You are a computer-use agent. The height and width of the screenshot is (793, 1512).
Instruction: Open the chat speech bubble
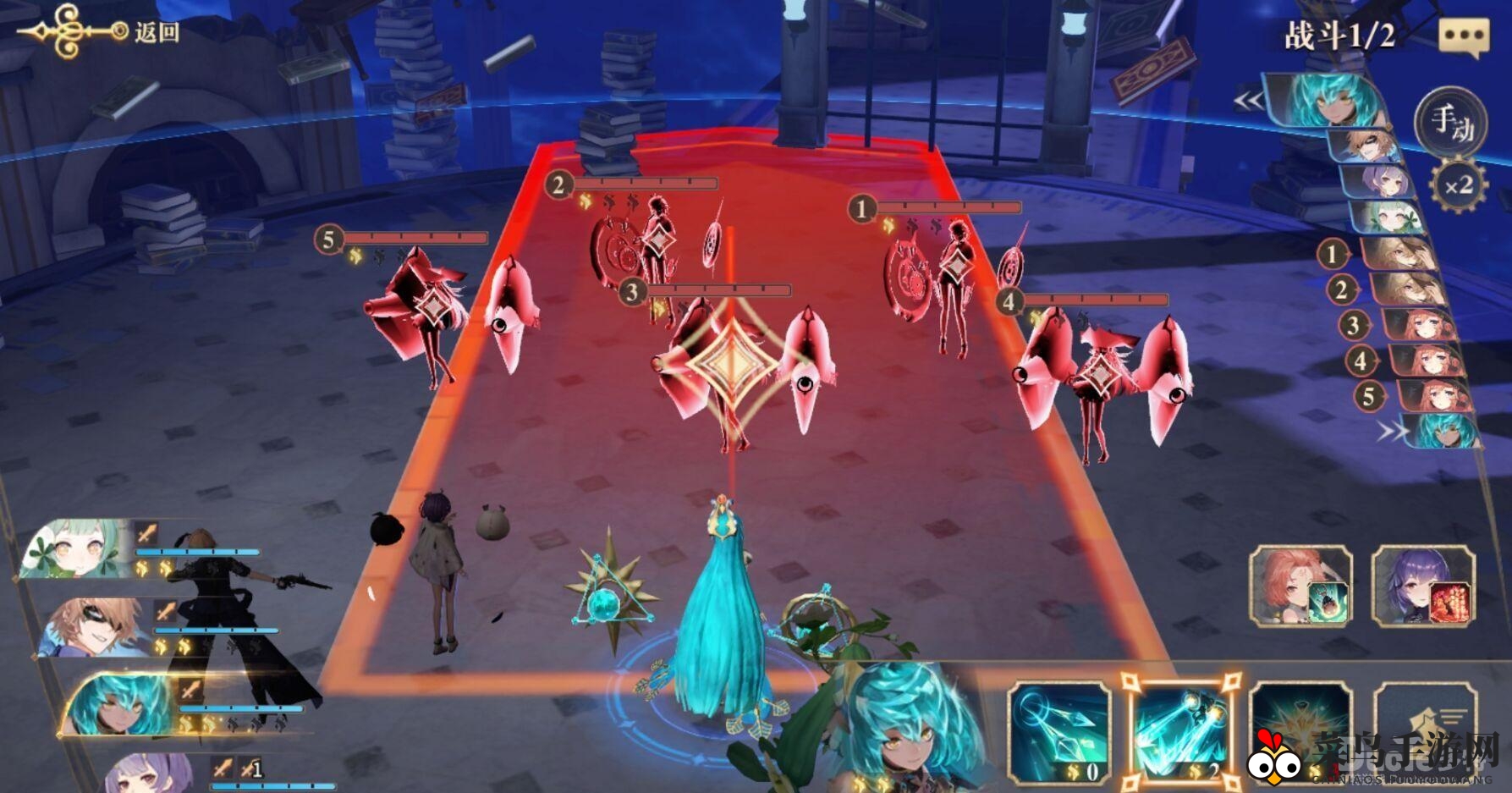click(x=1463, y=37)
